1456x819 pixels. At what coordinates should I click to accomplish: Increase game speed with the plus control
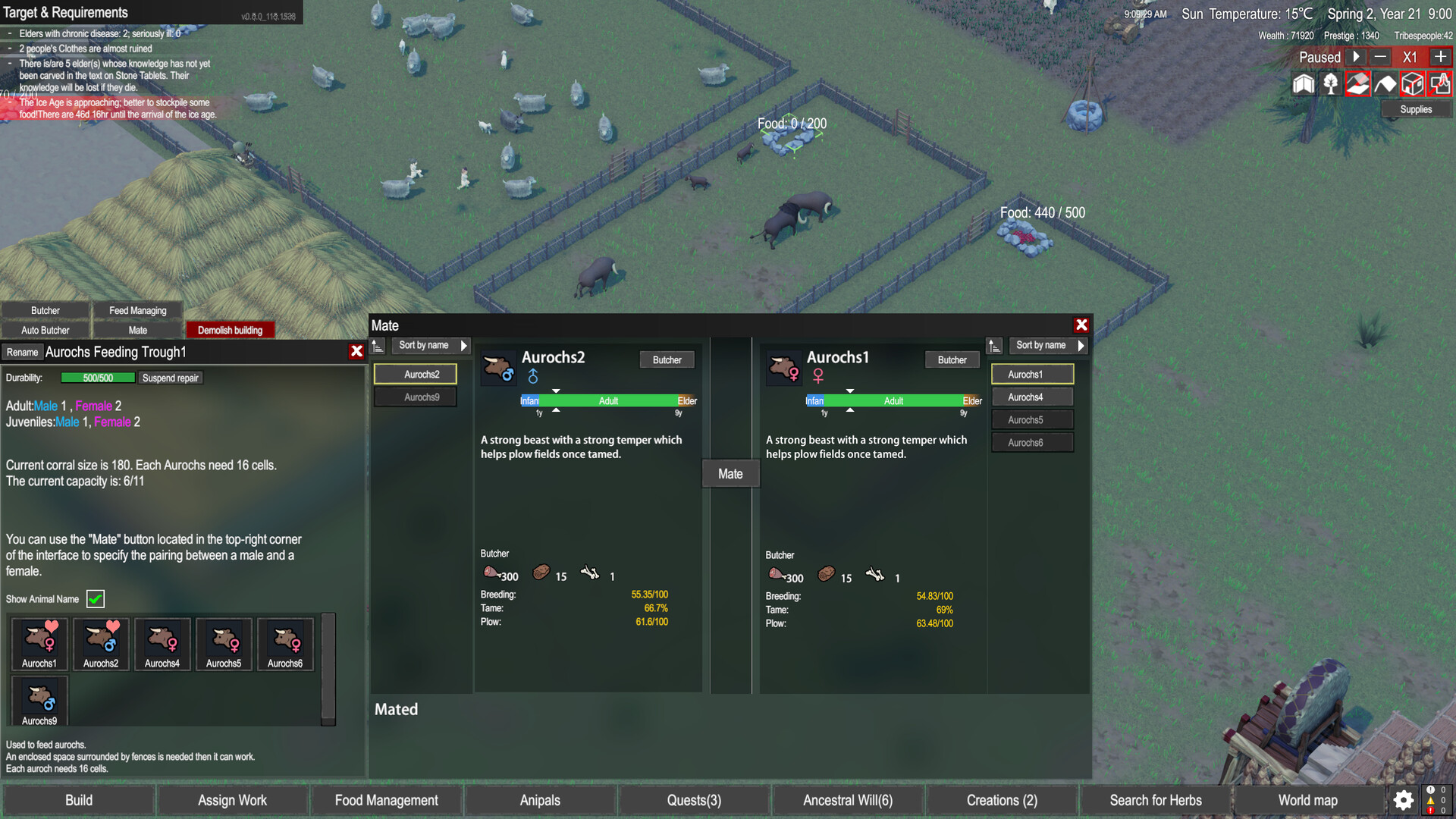point(1440,56)
